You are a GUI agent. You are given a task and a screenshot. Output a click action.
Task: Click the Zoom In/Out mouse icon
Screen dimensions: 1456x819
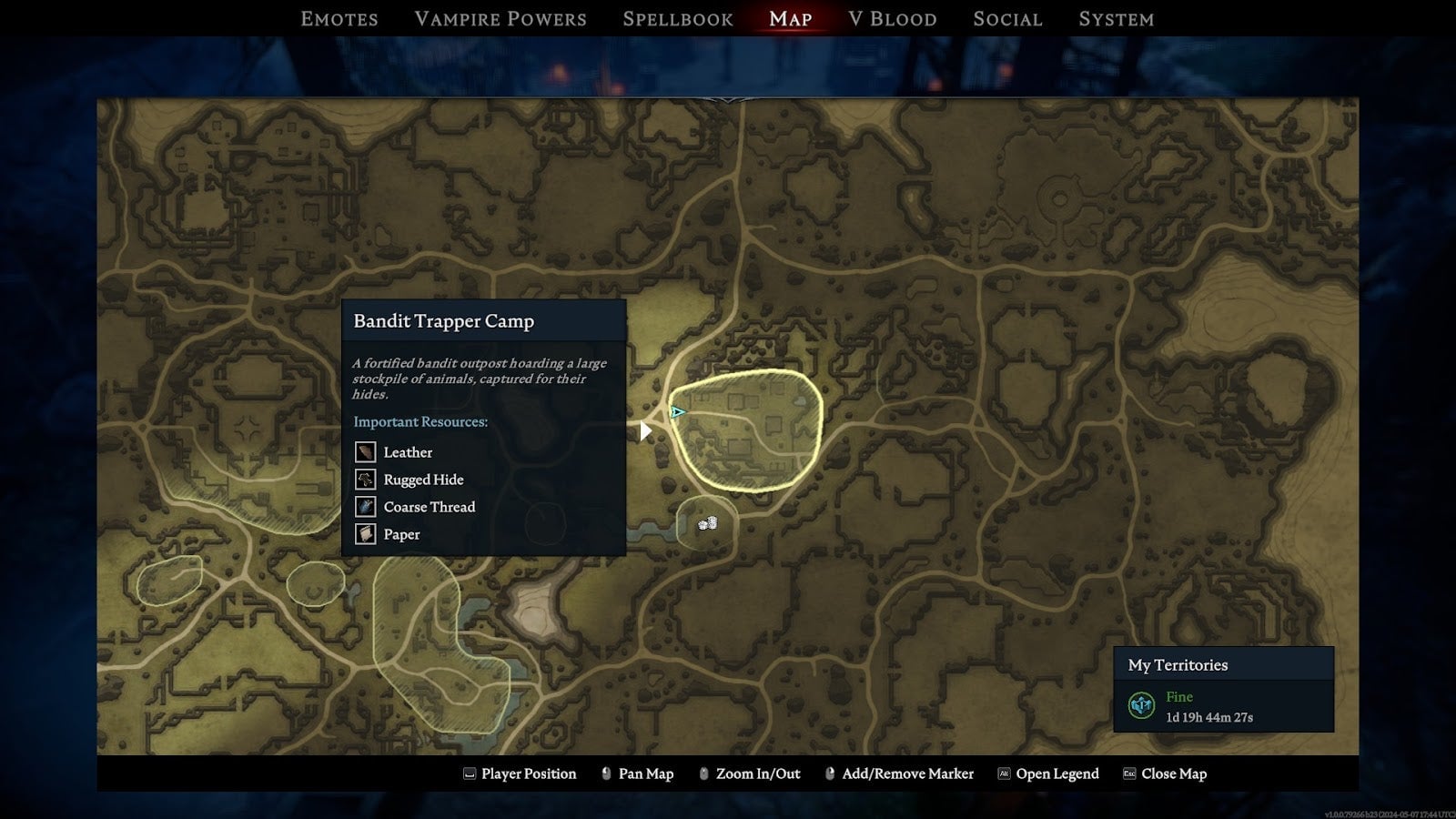pyautogui.click(x=703, y=773)
